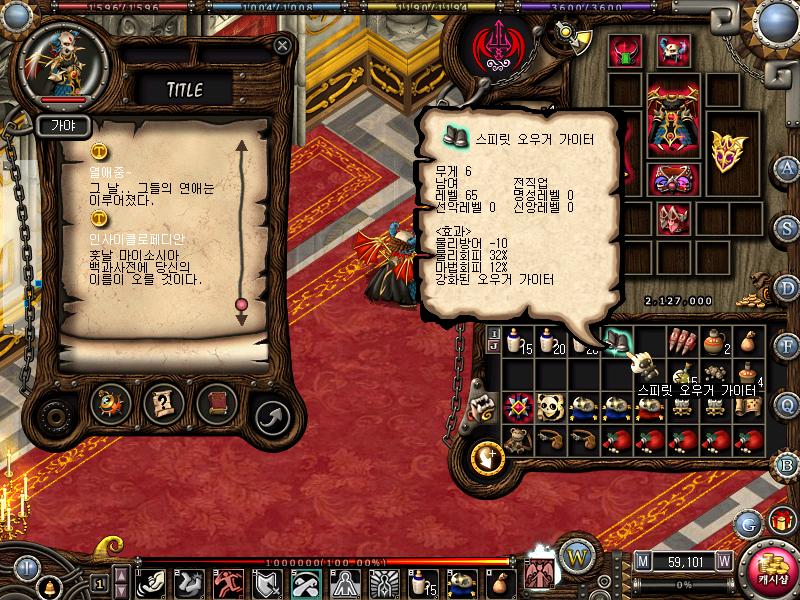This screenshot has width=800, height=600.
Task: Click the spiky eyeball creature button
Action: 110,404
